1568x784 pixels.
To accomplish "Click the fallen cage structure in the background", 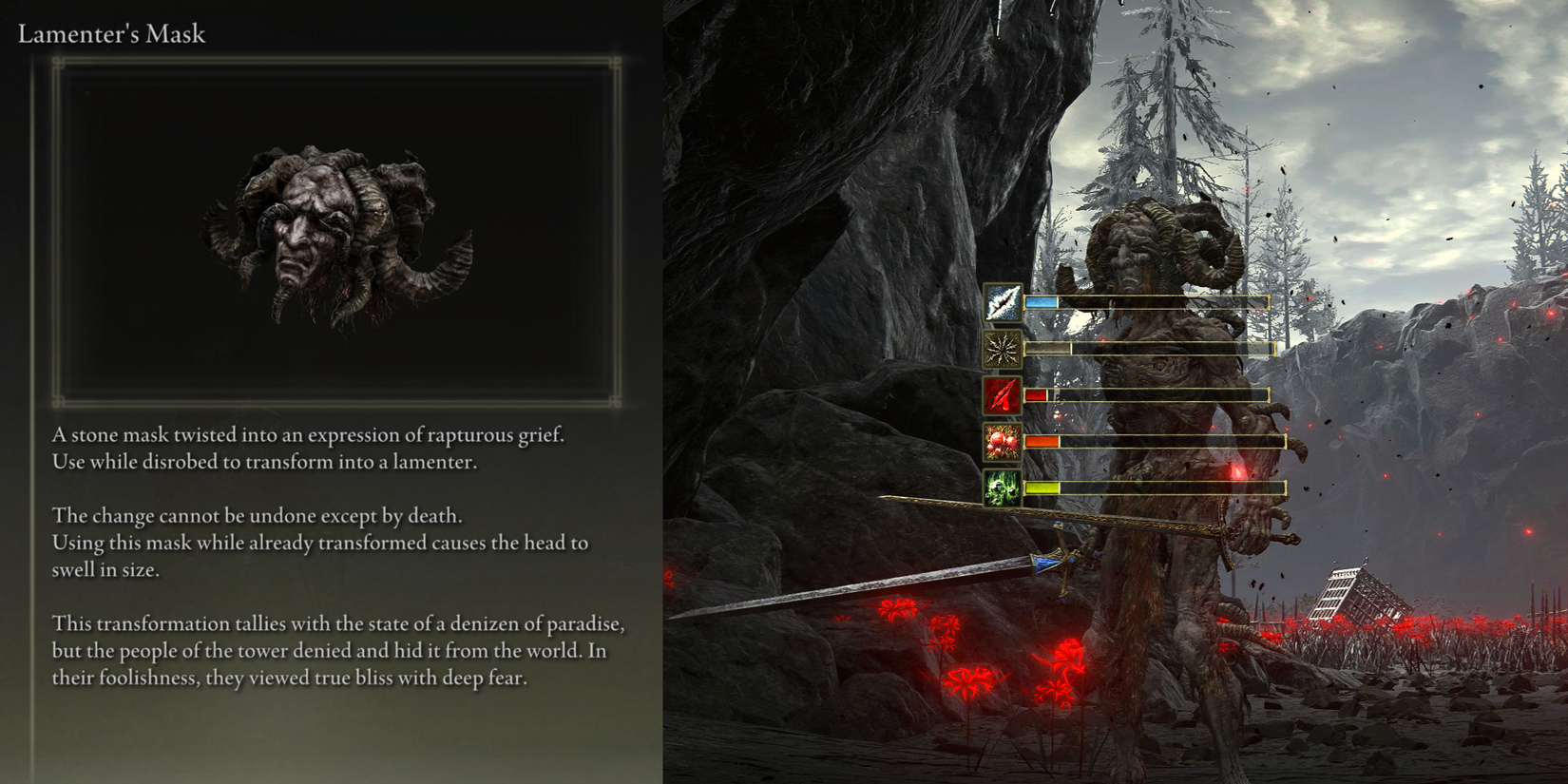I will (x=1358, y=594).
